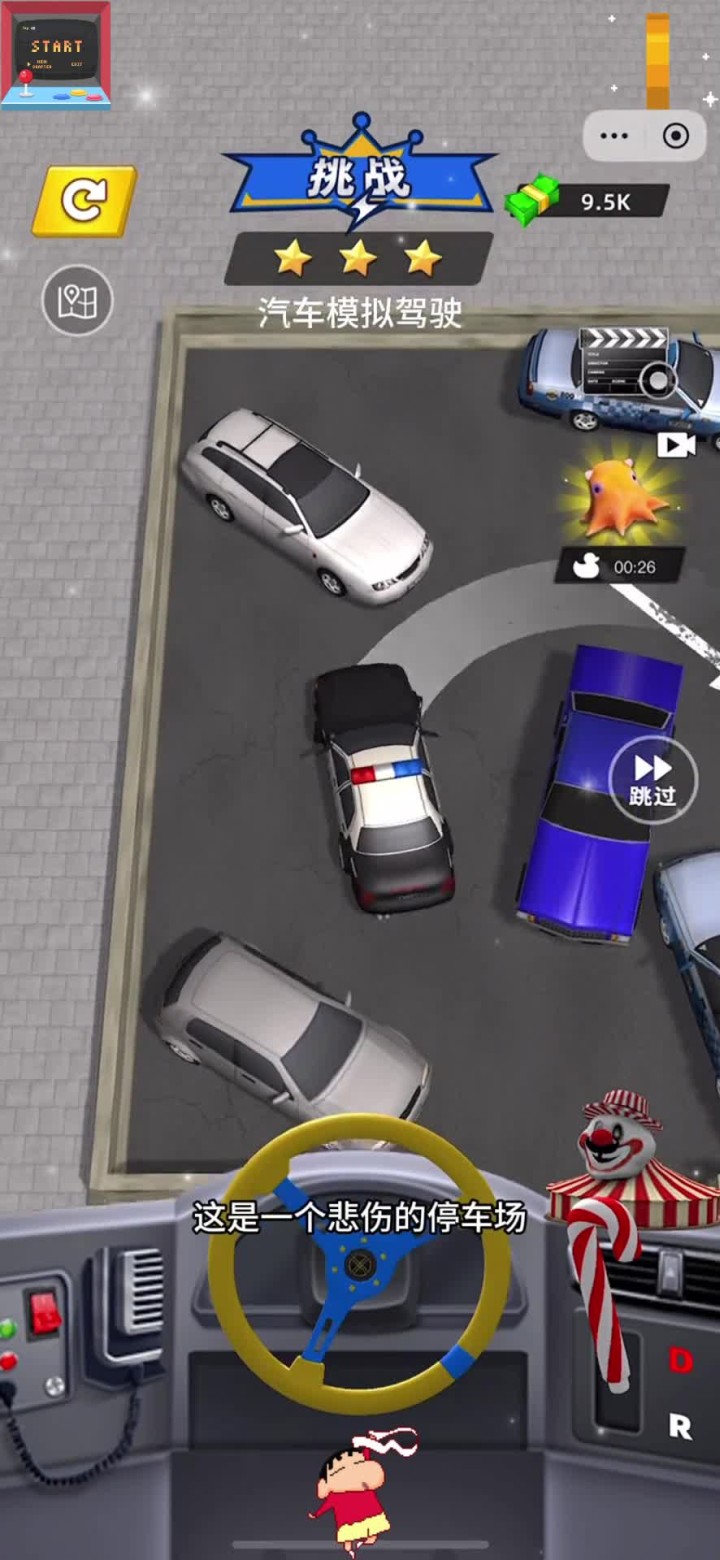This screenshot has height=1560, width=720.
Task: Open the mini-program three-dots menu
Action: (x=614, y=136)
